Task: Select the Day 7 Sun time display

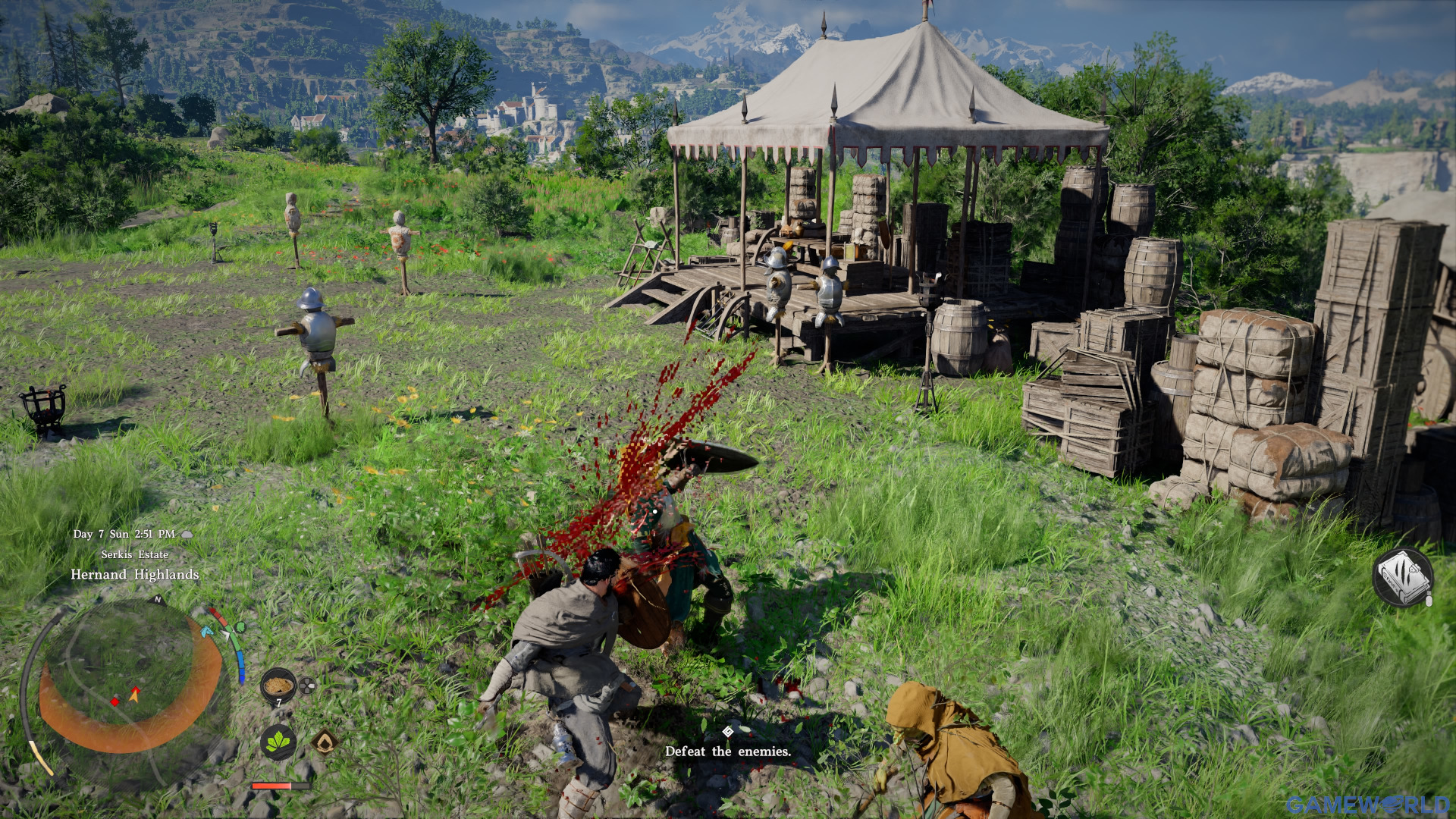Action: 125,534
